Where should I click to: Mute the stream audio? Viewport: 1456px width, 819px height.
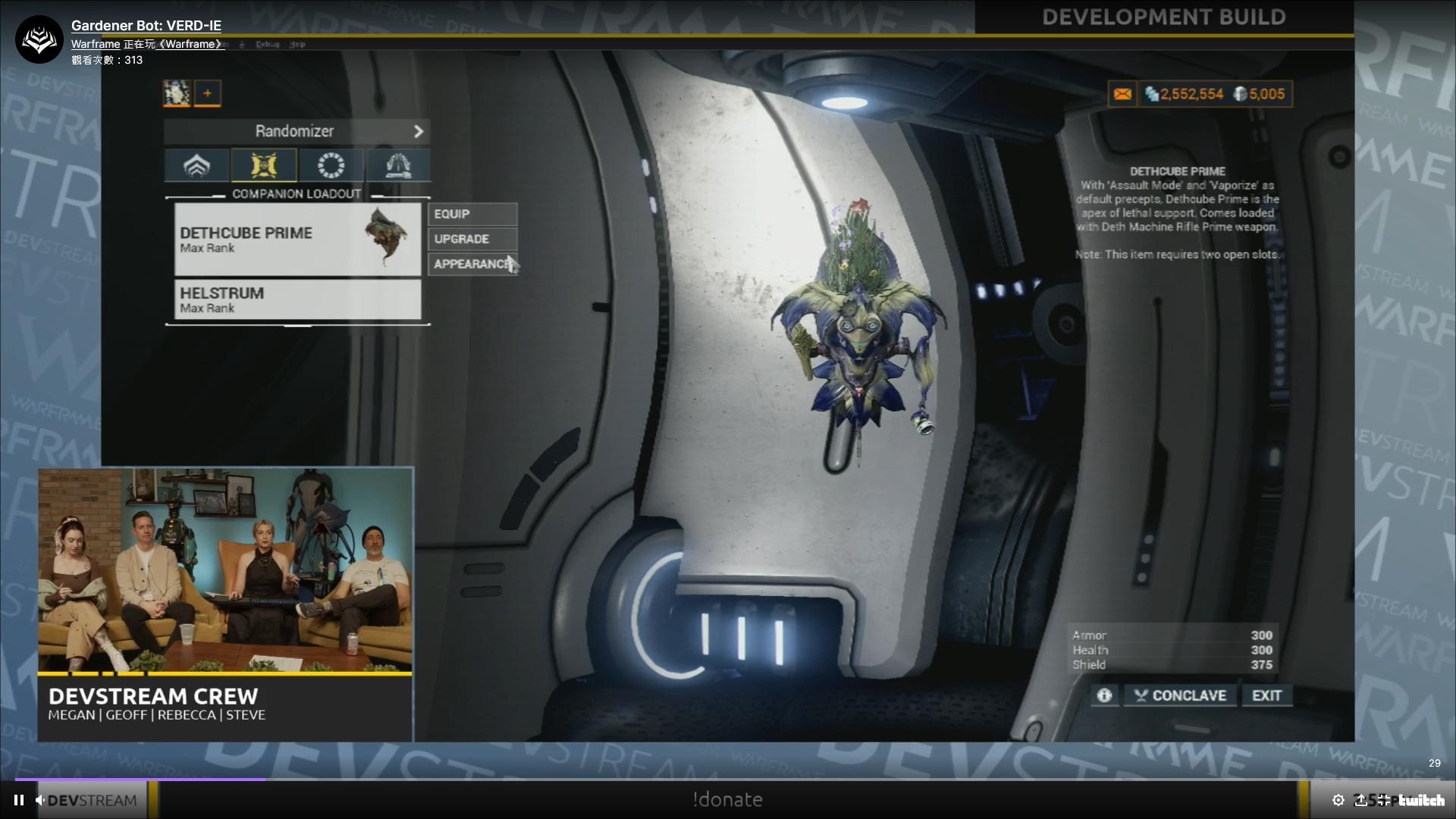[x=39, y=799]
